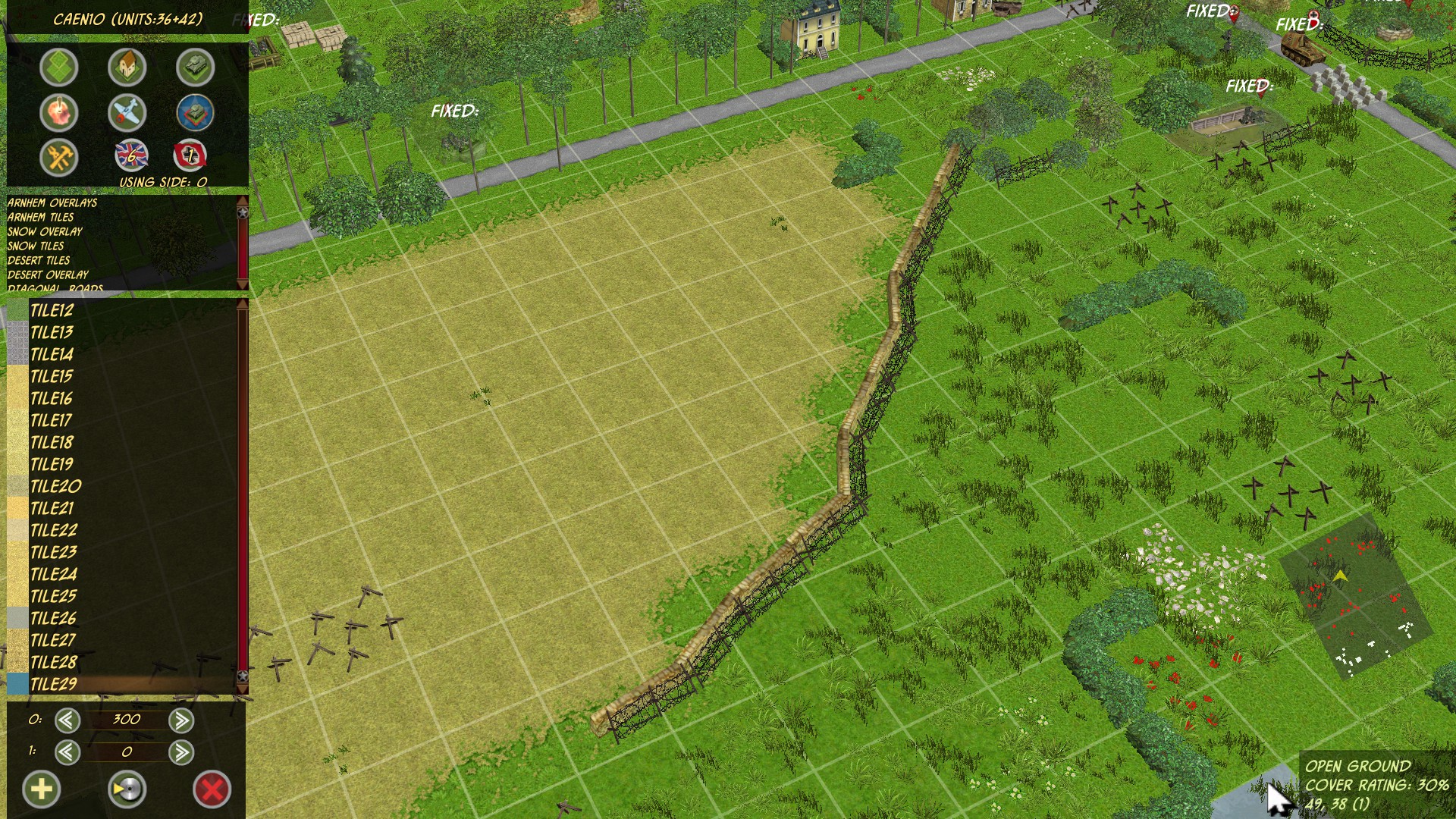The image size is (1456, 819).
Task: Increase the 1 value with right chevron
Action: pyautogui.click(x=182, y=753)
